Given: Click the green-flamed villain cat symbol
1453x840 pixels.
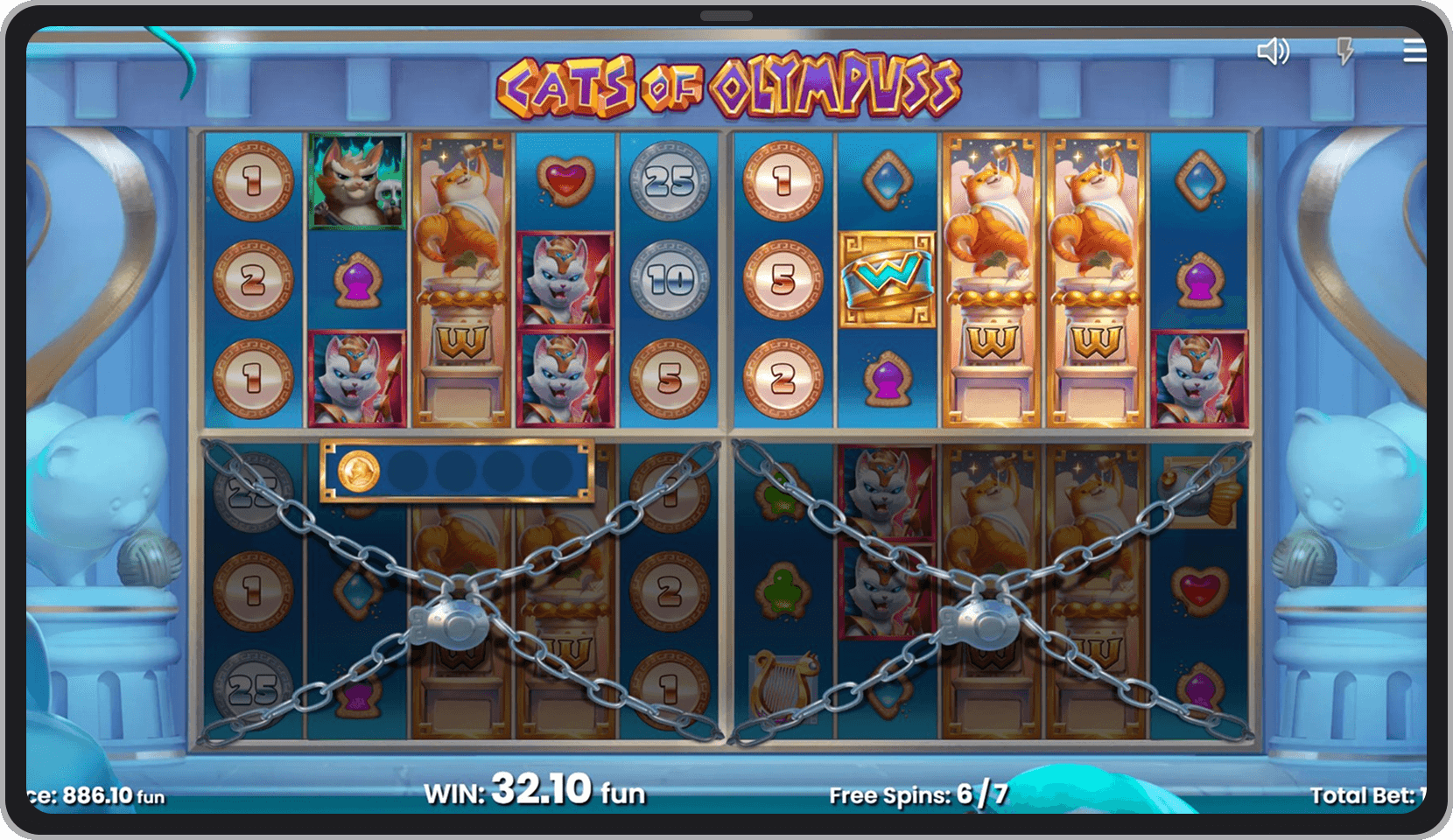Looking at the screenshot, I should pos(355,181).
